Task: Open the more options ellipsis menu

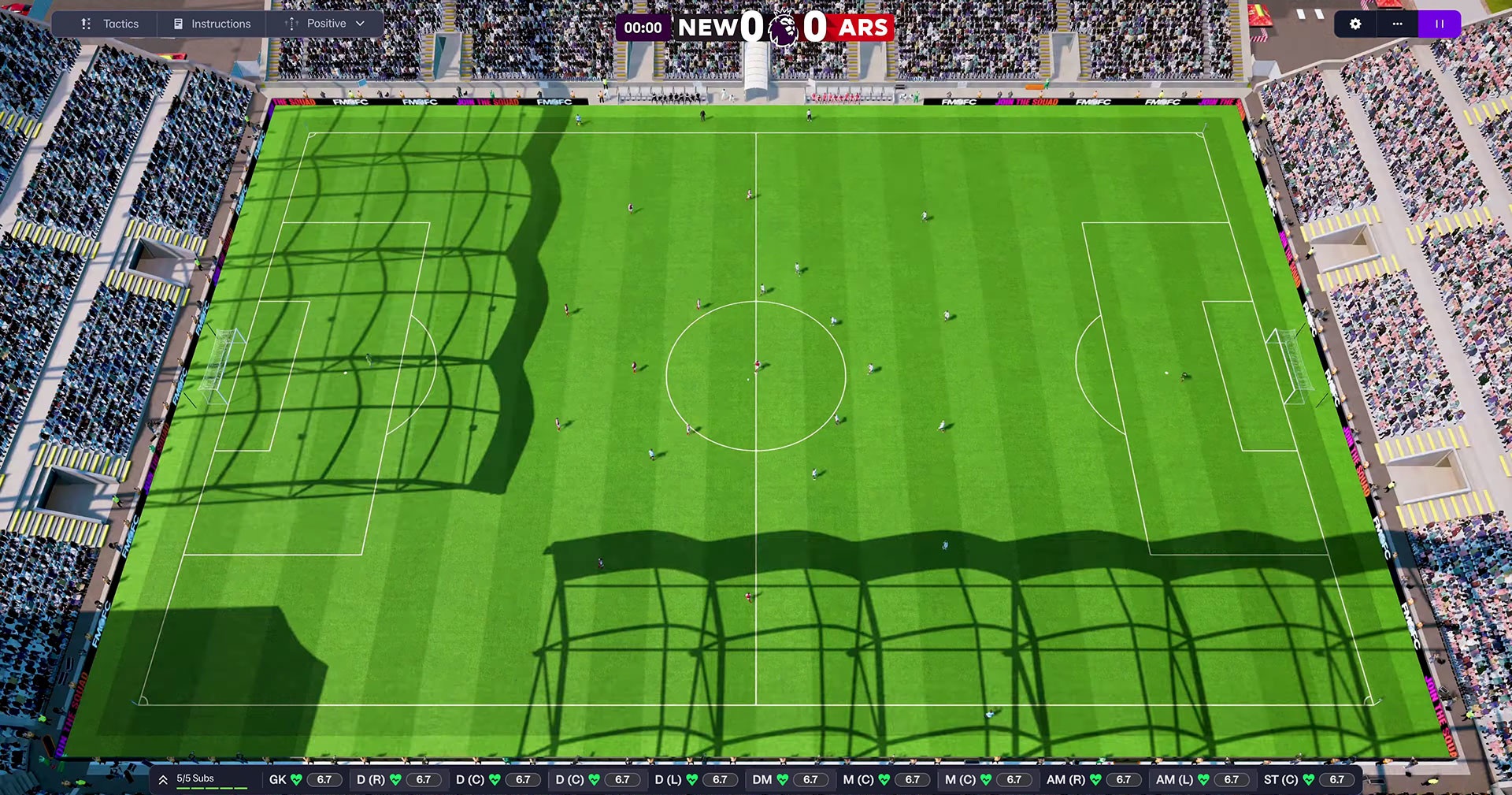Action: tap(1398, 24)
